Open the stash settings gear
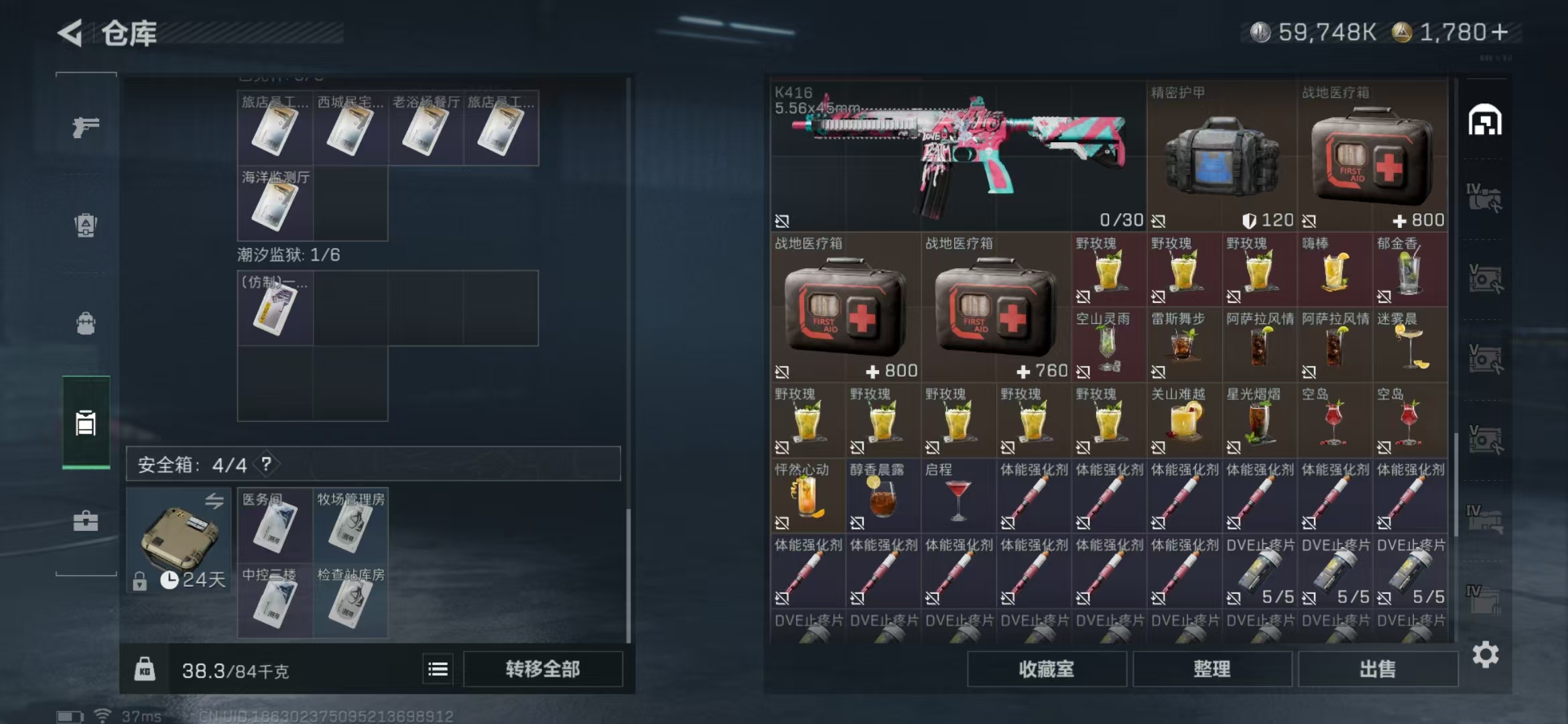Viewport: 1568px width, 724px height. [x=1486, y=655]
